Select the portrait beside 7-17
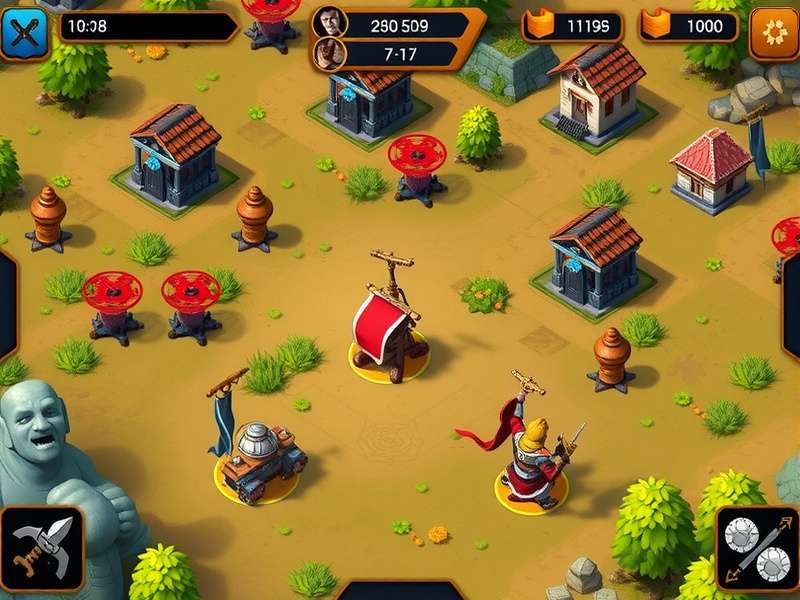800x600 pixels. coord(328,52)
